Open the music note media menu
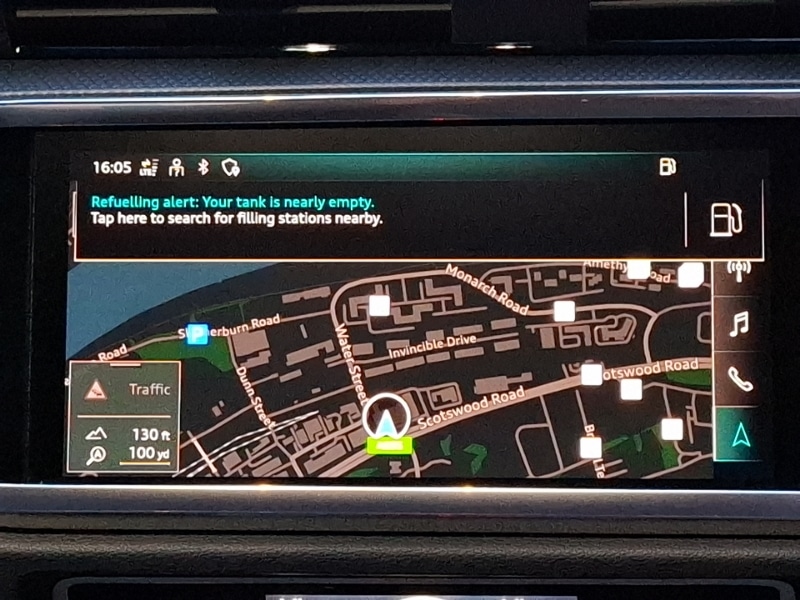The width and height of the screenshot is (800, 600). tap(739, 324)
